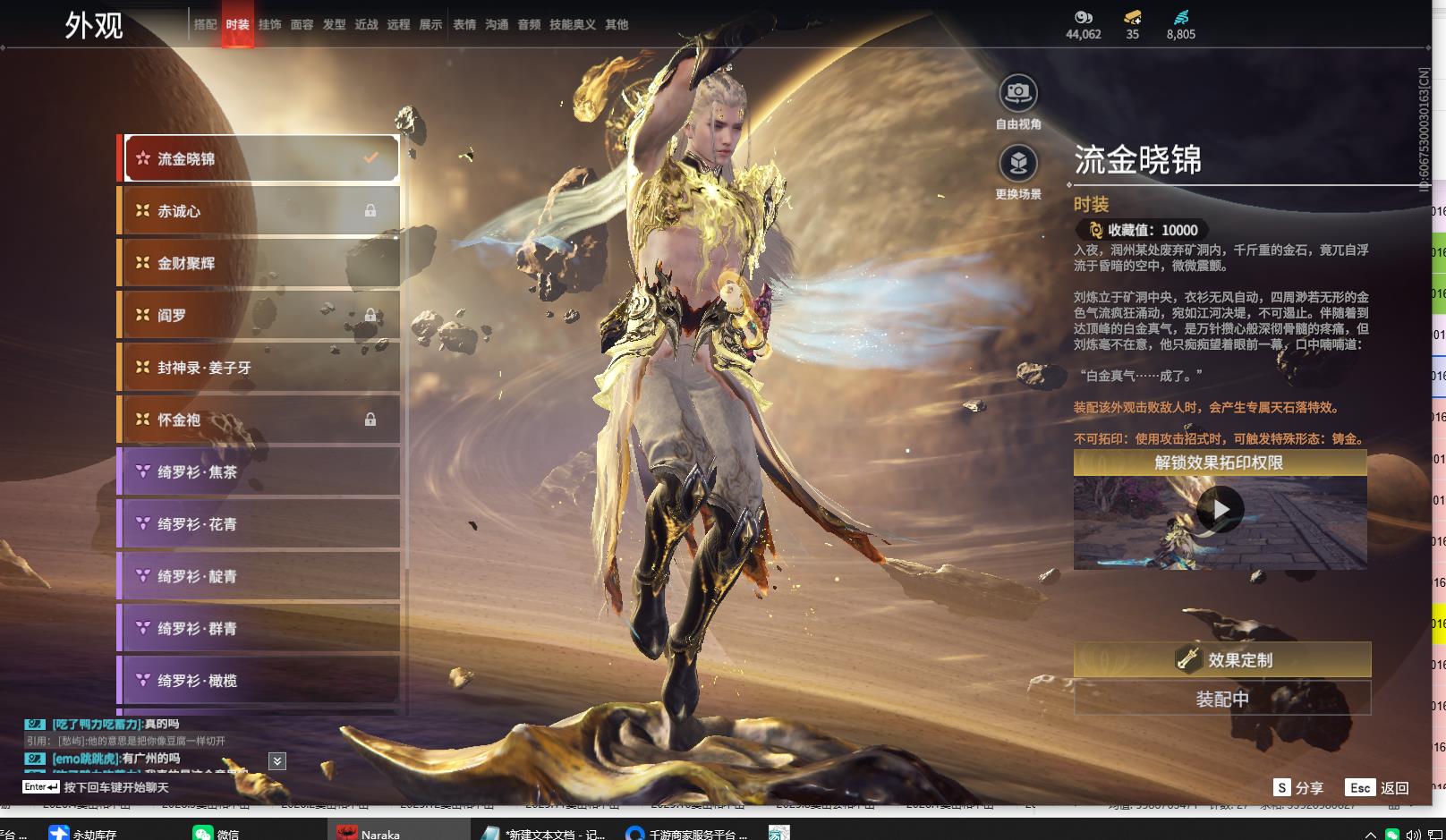The image size is (1446, 840).
Task: Select the 发型 category tab
Action: pos(334,25)
